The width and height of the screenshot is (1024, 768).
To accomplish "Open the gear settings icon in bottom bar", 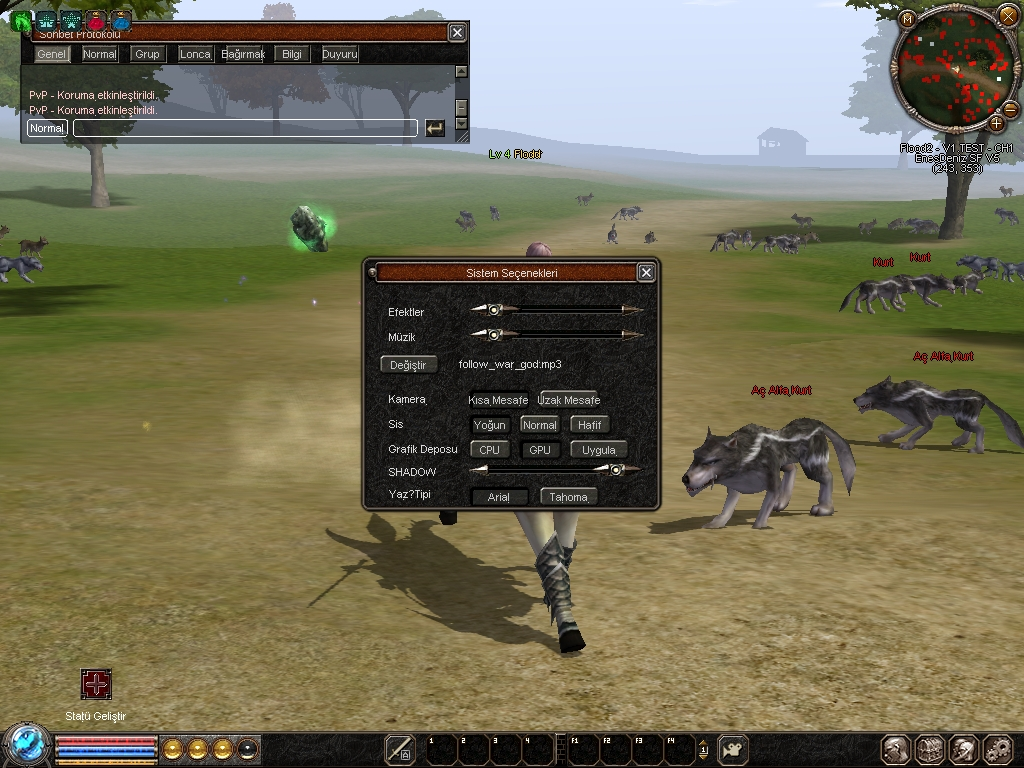I will coord(997,749).
